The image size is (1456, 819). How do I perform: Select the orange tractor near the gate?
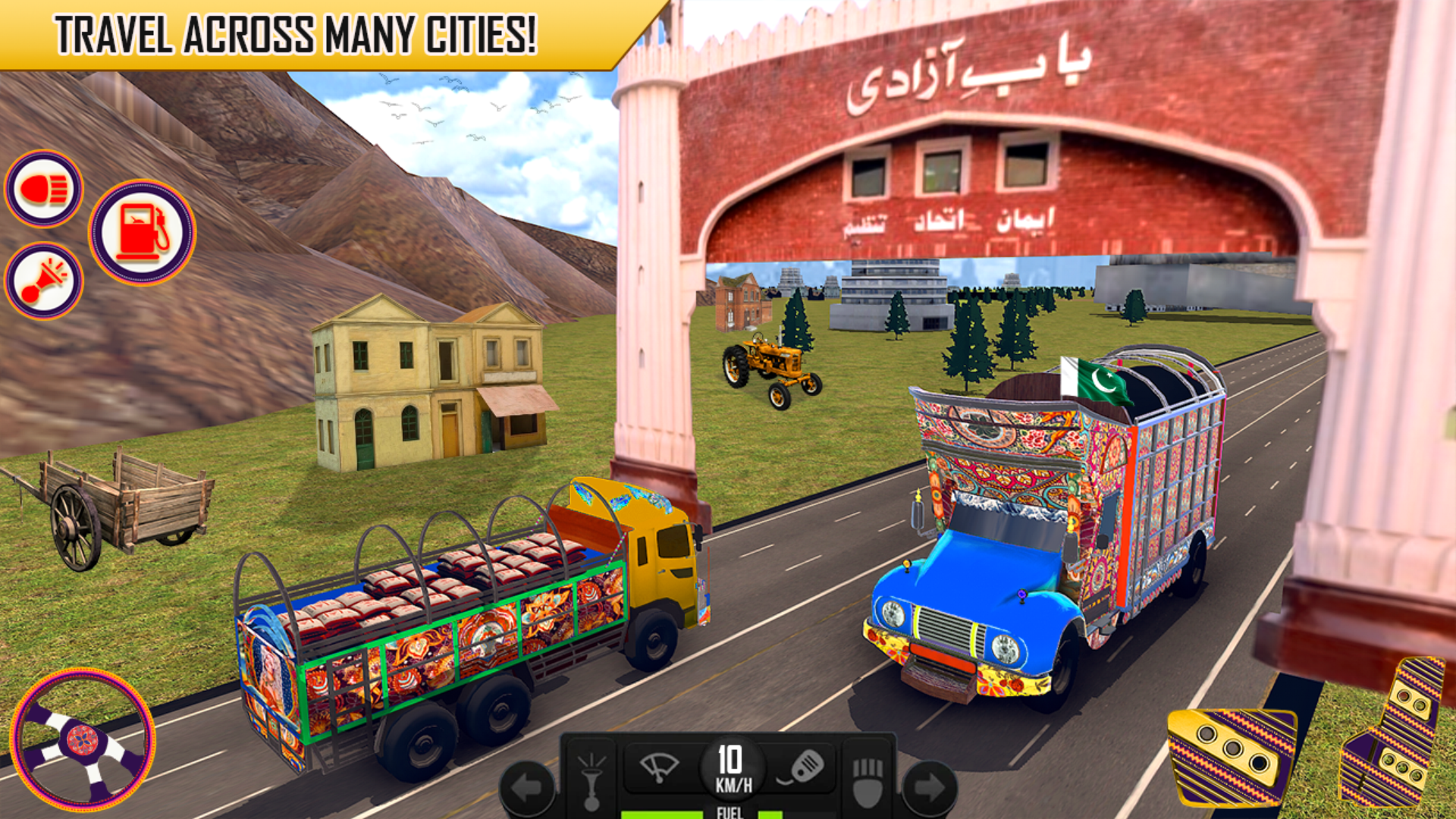[773, 364]
